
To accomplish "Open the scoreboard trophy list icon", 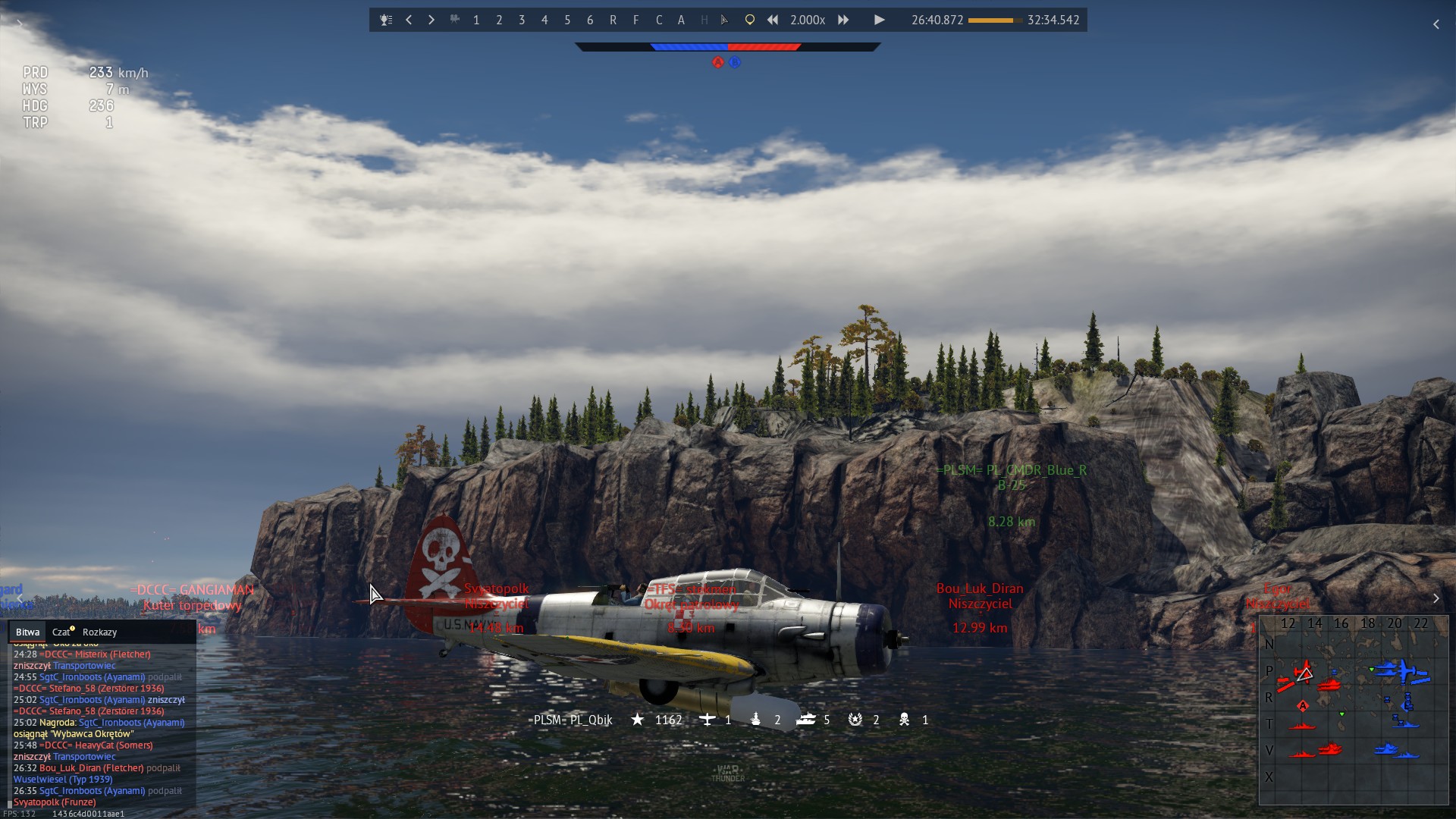I will (x=386, y=20).
